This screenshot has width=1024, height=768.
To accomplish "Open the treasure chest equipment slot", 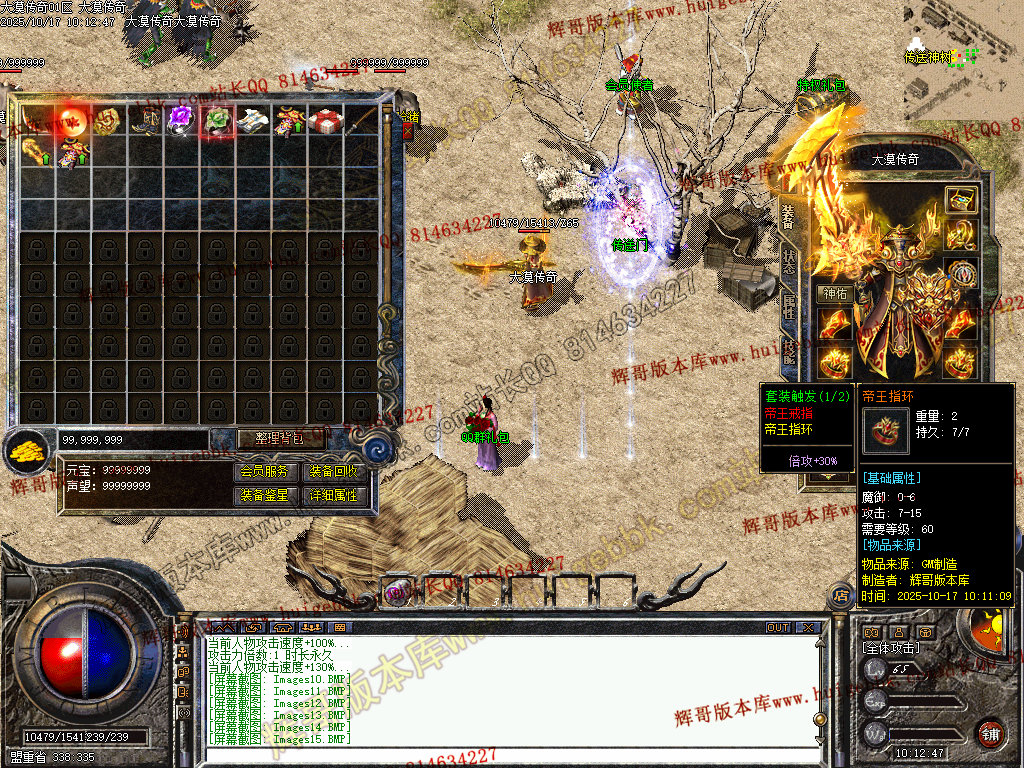I will (961, 199).
